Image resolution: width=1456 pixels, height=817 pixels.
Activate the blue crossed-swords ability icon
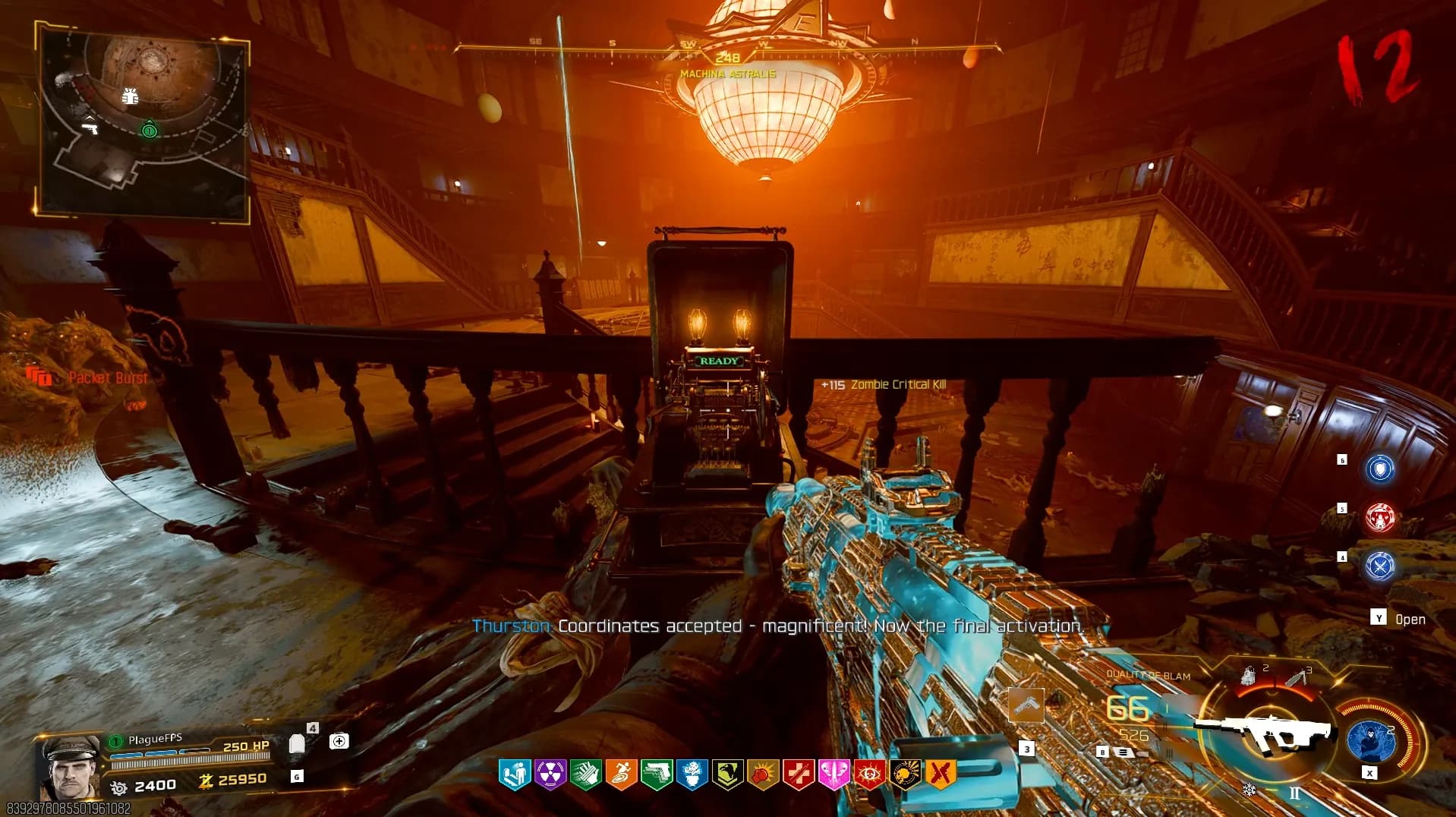point(1379,566)
